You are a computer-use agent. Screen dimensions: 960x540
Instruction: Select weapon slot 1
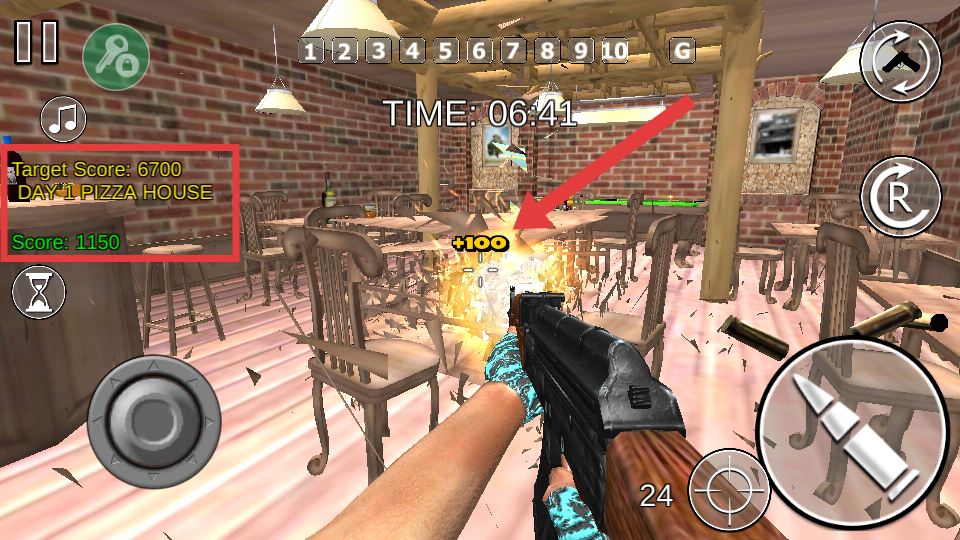point(311,50)
